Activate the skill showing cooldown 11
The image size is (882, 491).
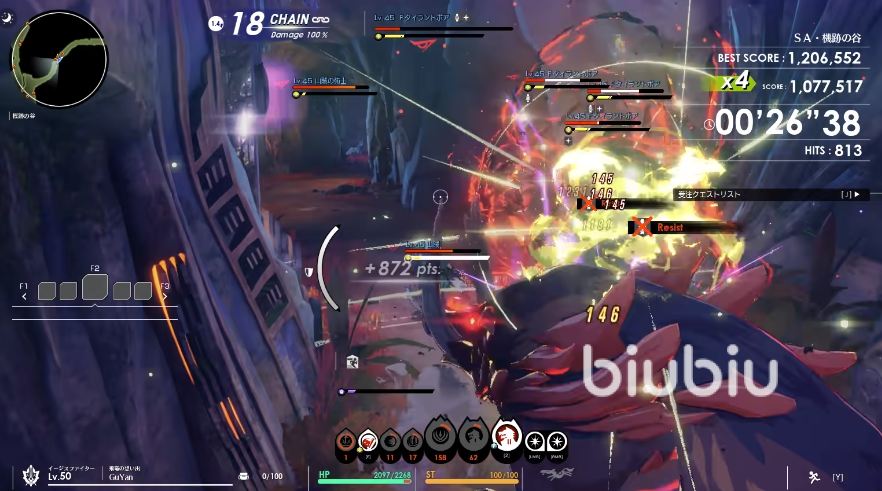(x=390, y=440)
